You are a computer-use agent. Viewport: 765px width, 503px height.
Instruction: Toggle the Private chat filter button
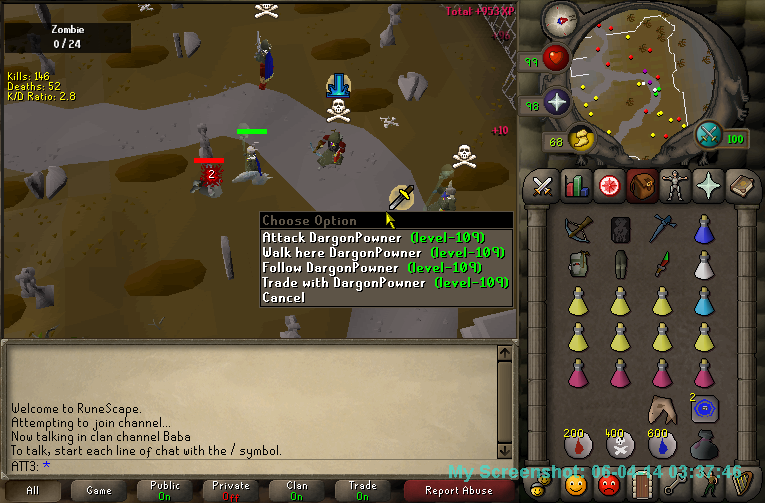pos(231,490)
